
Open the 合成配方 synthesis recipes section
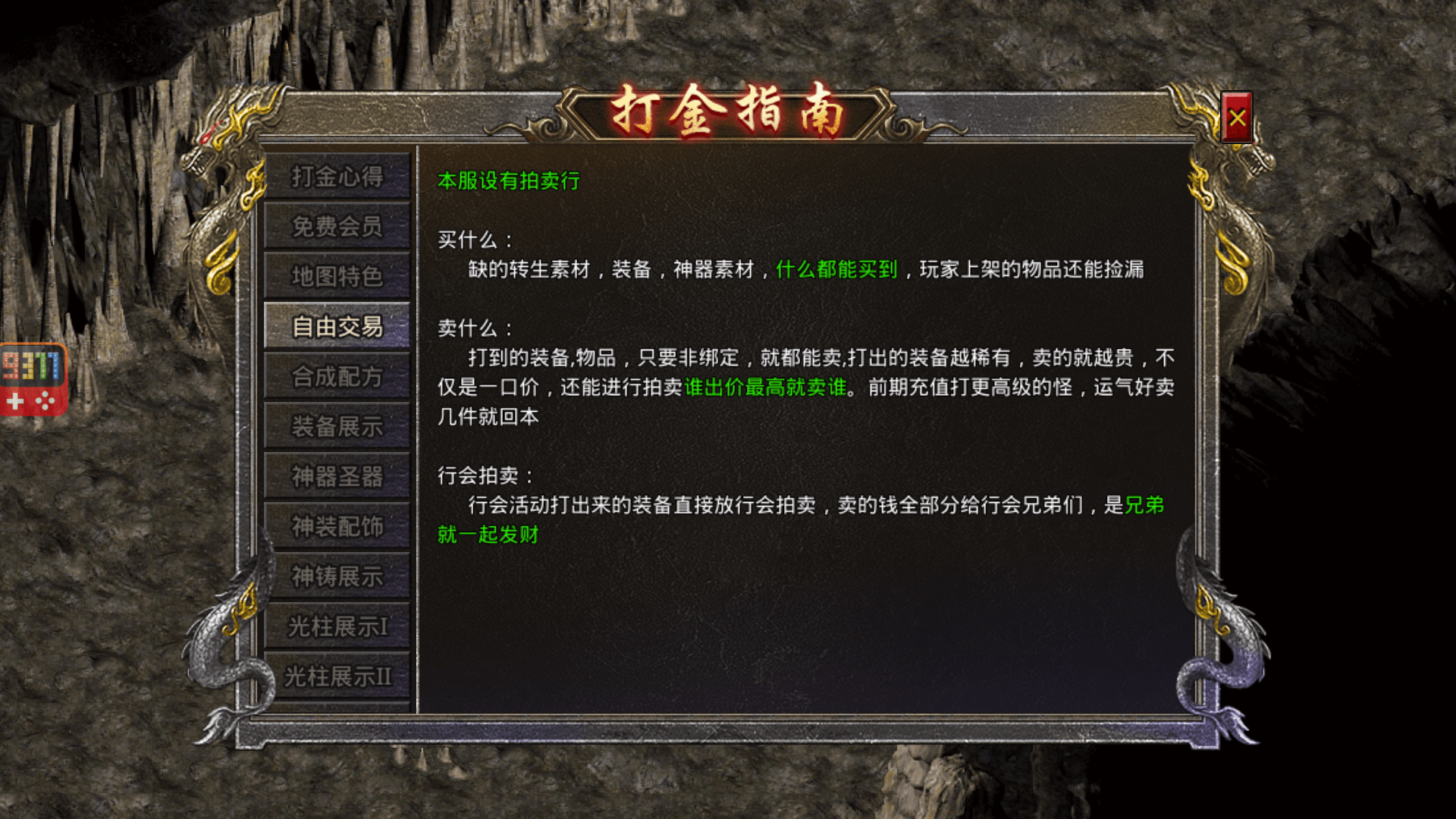coord(337,376)
